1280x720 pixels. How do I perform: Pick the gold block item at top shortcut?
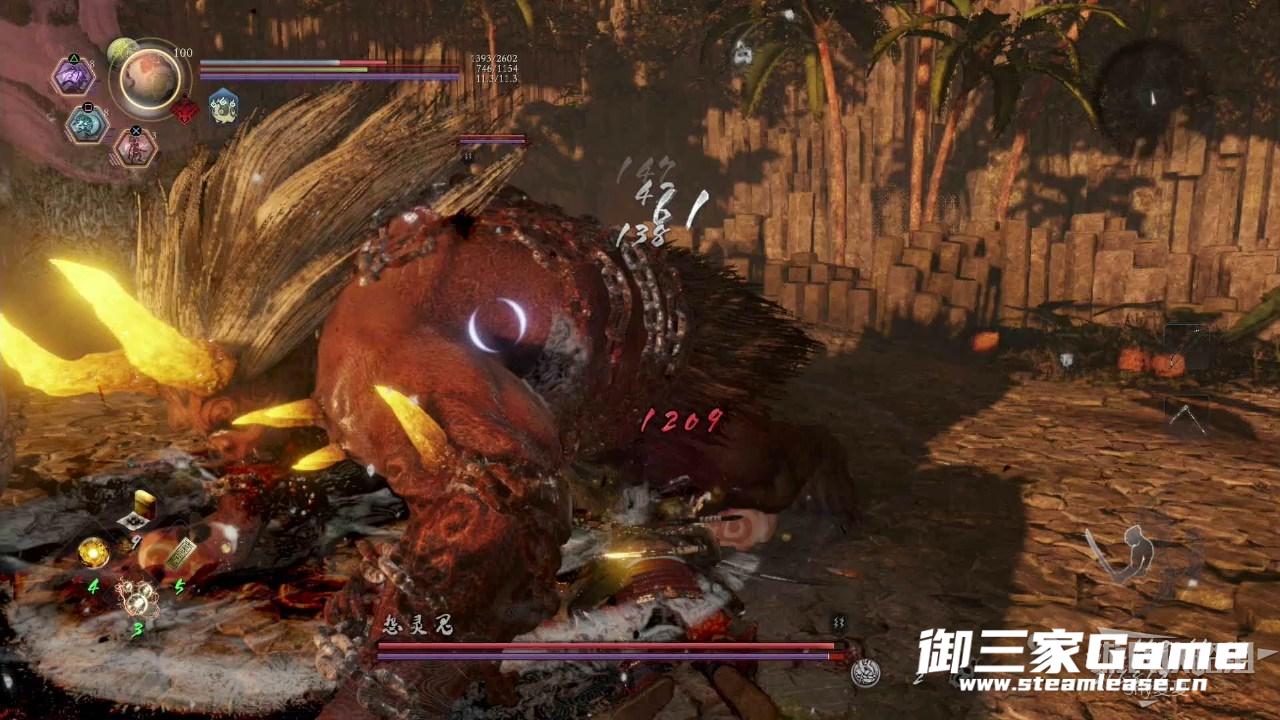tap(144, 502)
